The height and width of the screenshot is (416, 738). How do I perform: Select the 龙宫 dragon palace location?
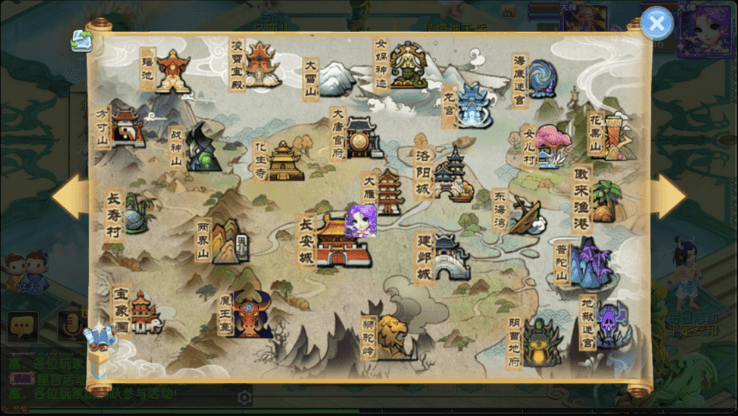pyautogui.click(x=472, y=104)
